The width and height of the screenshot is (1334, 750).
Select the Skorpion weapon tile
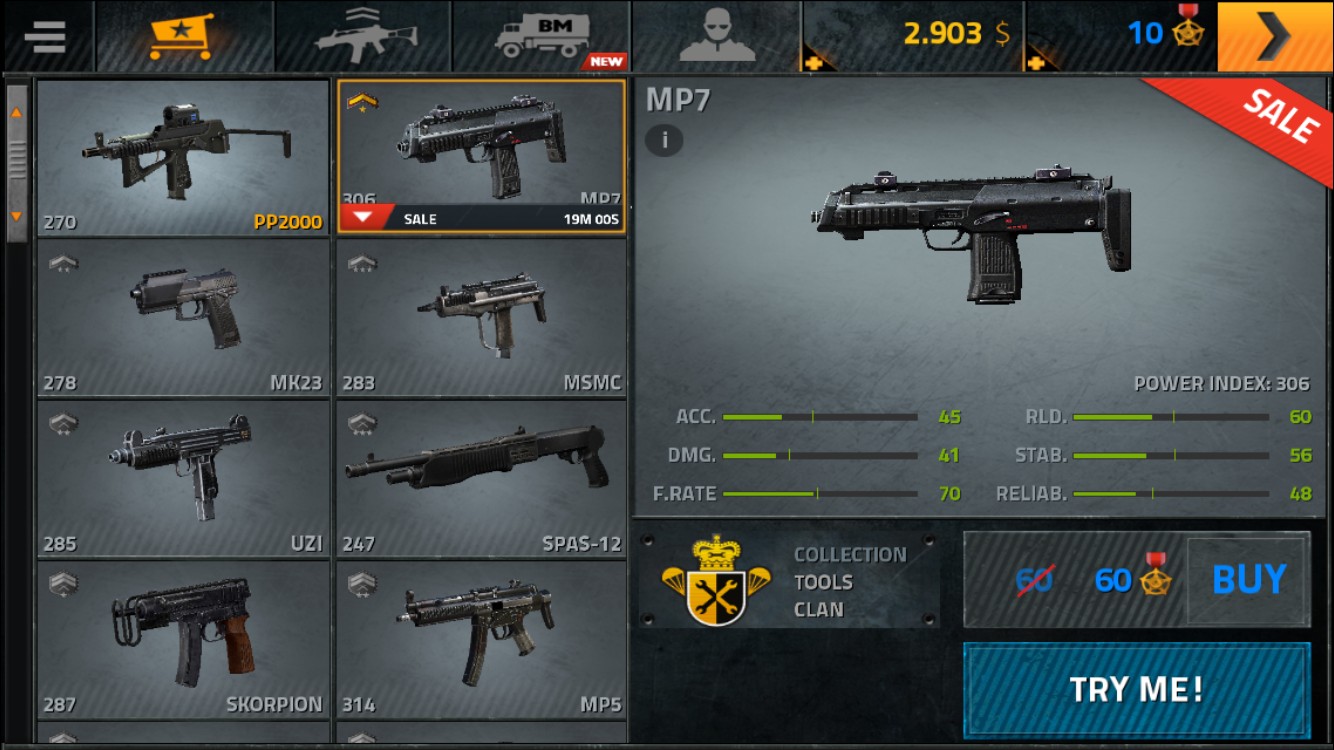[x=183, y=639]
